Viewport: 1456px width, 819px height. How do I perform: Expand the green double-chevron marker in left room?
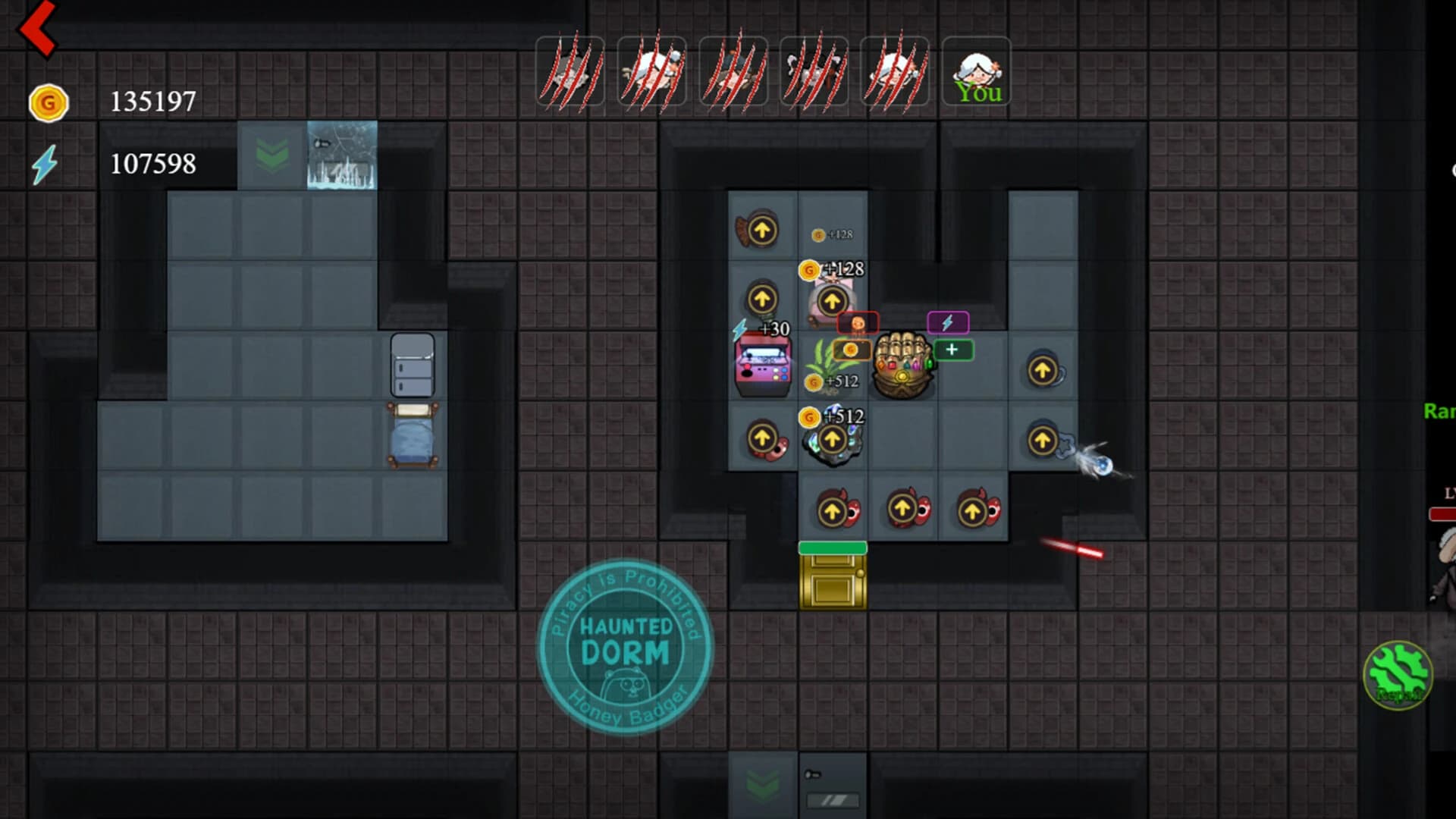[271, 155]
